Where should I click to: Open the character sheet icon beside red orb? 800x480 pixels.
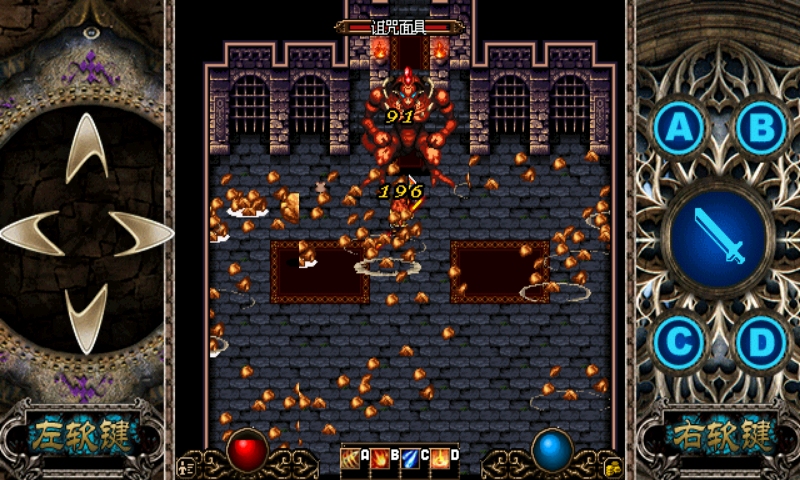[x=186, y=465]
